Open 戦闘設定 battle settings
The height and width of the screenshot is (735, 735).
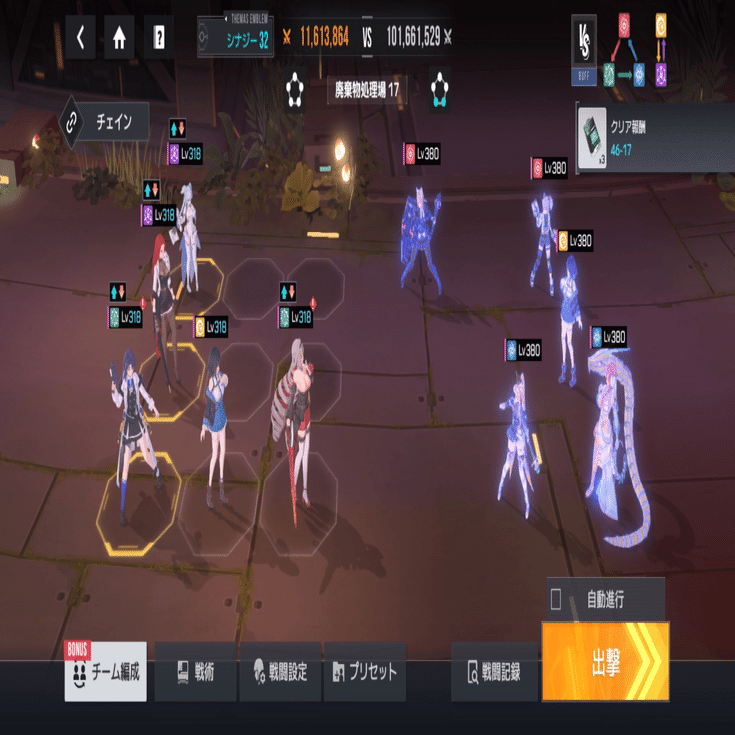[x=281, y=671]
